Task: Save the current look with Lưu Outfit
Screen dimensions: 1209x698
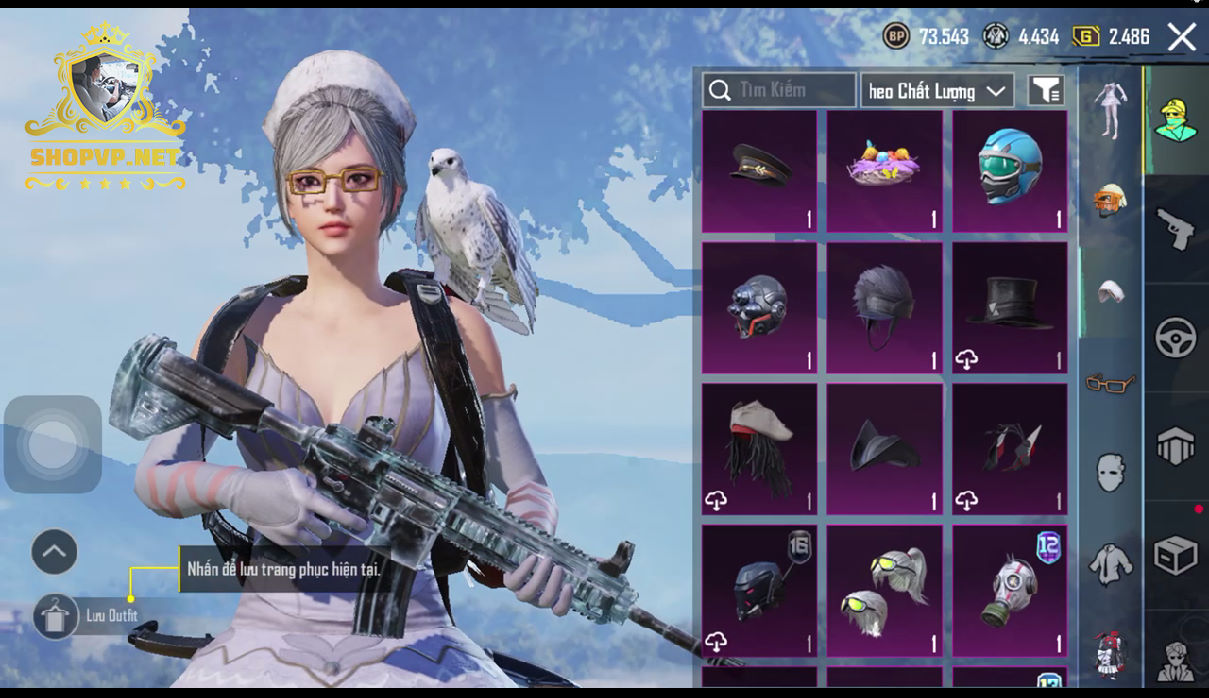Action: click(55, 616)
